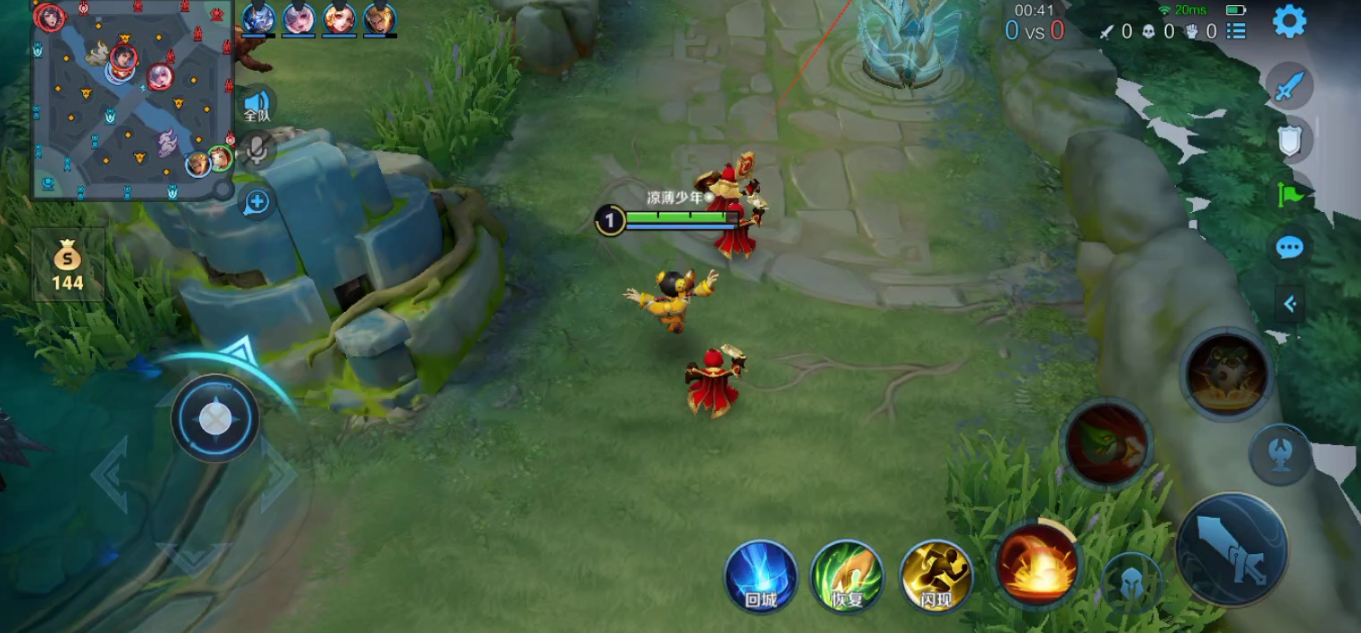Toggle the 全队 team voice speaker
Screen dimensions: 1361x633
(x=257, y=105)
